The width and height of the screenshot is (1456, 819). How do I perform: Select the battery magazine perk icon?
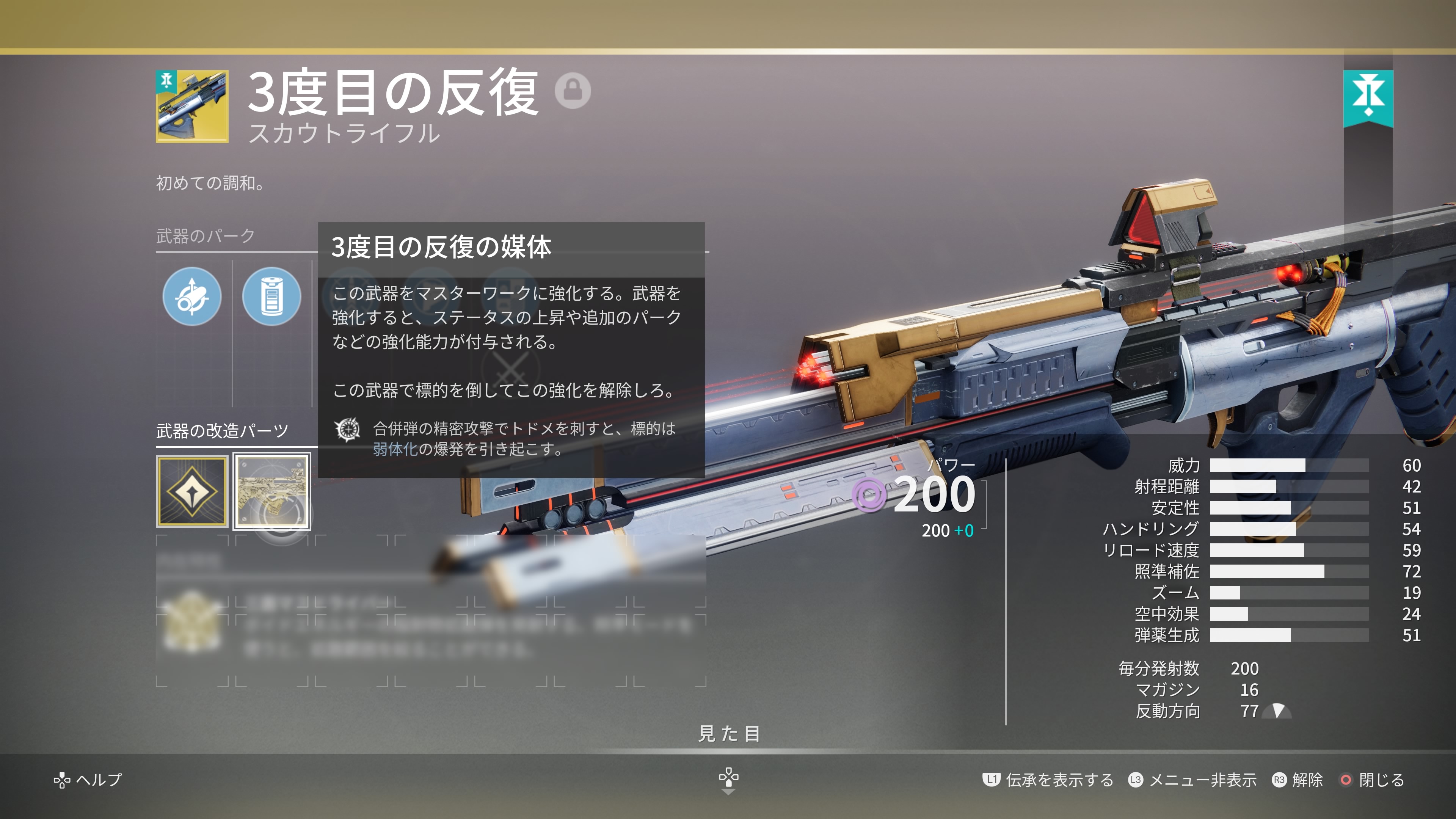coord(271,296)
